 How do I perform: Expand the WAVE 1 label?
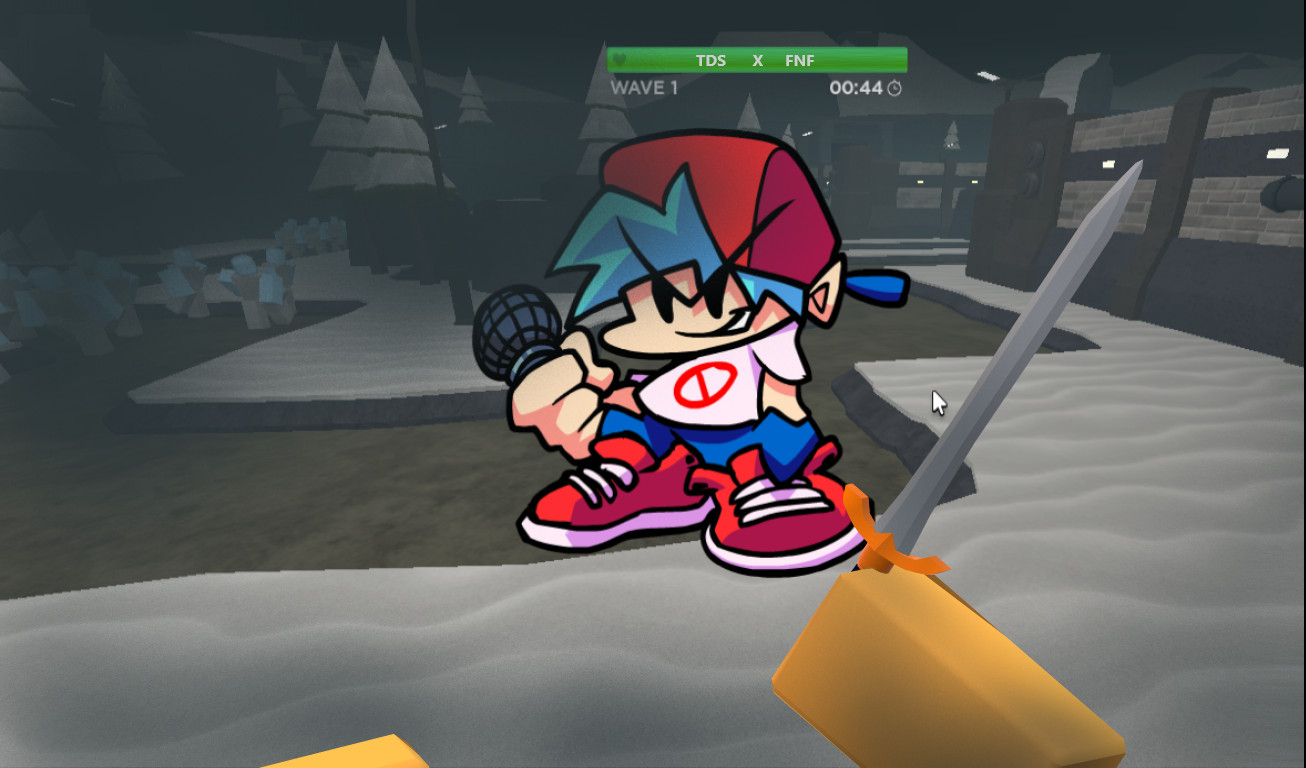643,88
